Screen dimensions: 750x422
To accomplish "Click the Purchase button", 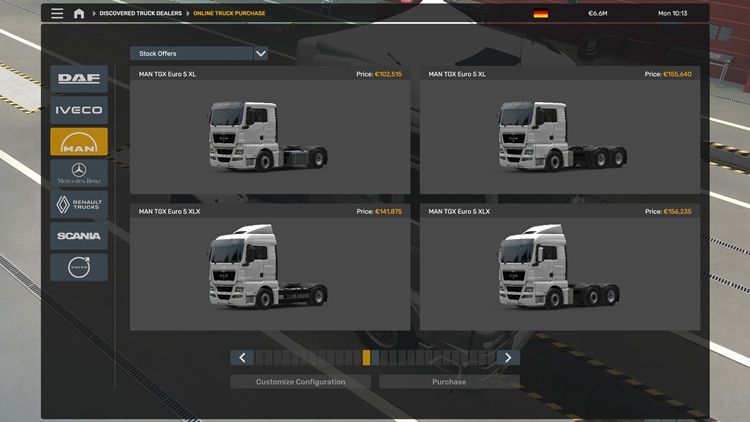I will [x=449, y=382].
